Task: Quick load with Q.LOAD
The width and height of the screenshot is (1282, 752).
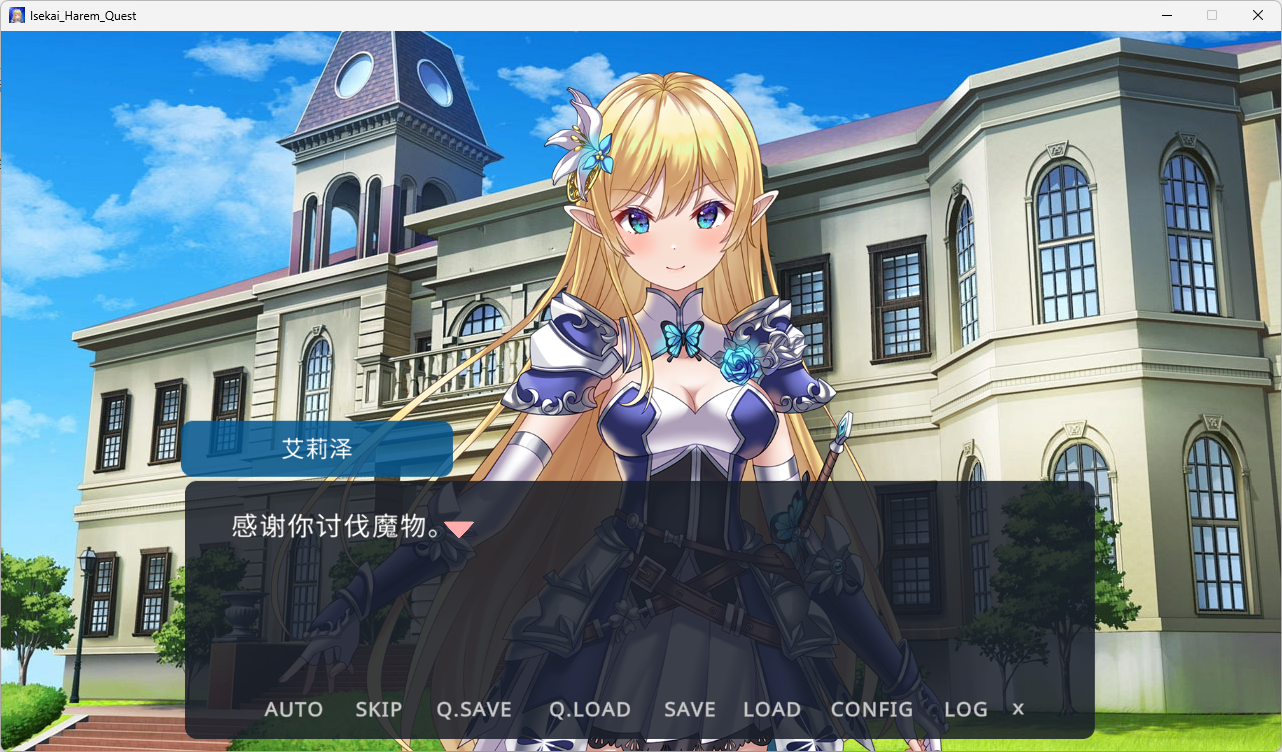Action: (589, 710)
